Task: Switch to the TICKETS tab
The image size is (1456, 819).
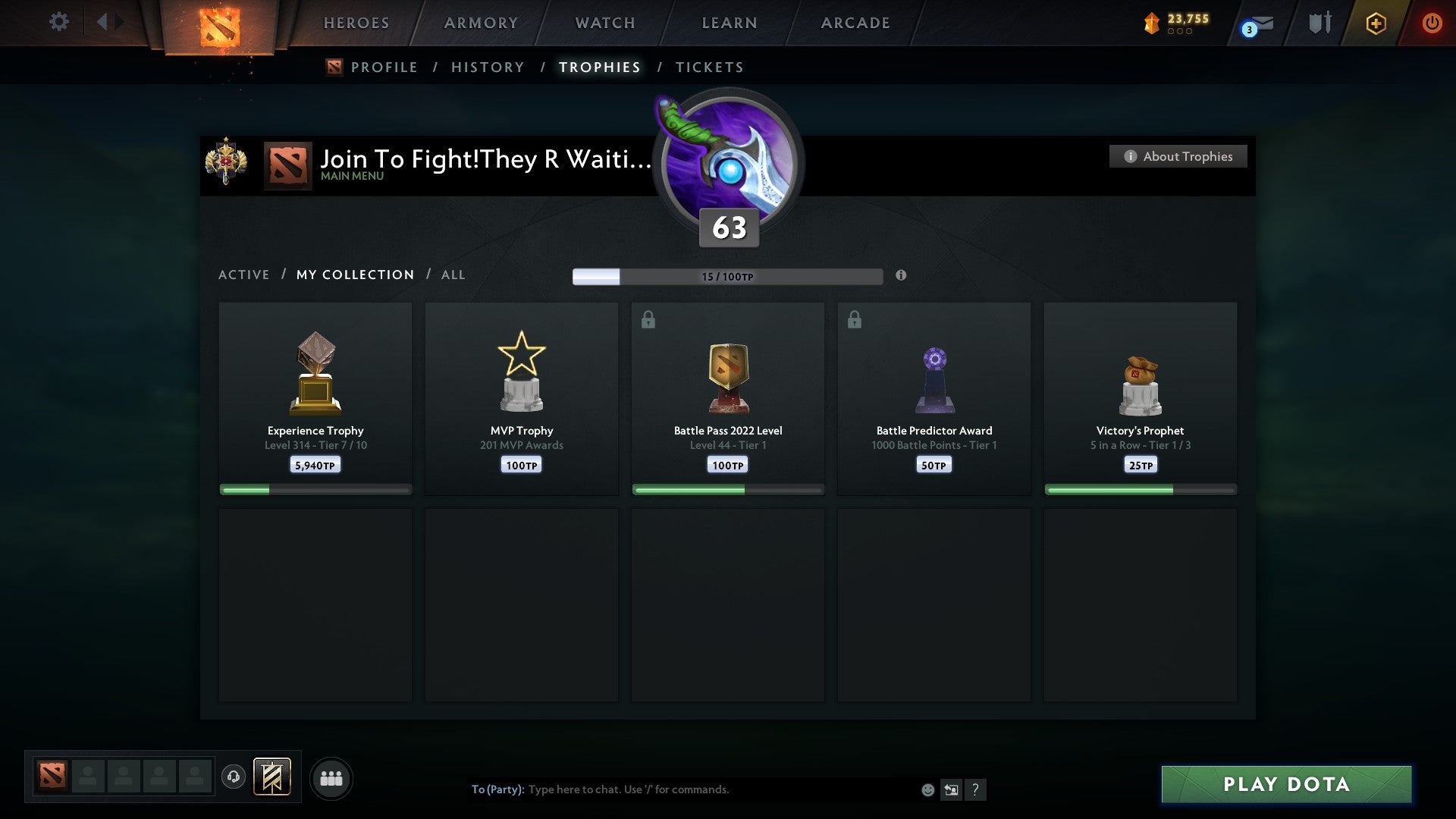Action: tap(709, 67)
